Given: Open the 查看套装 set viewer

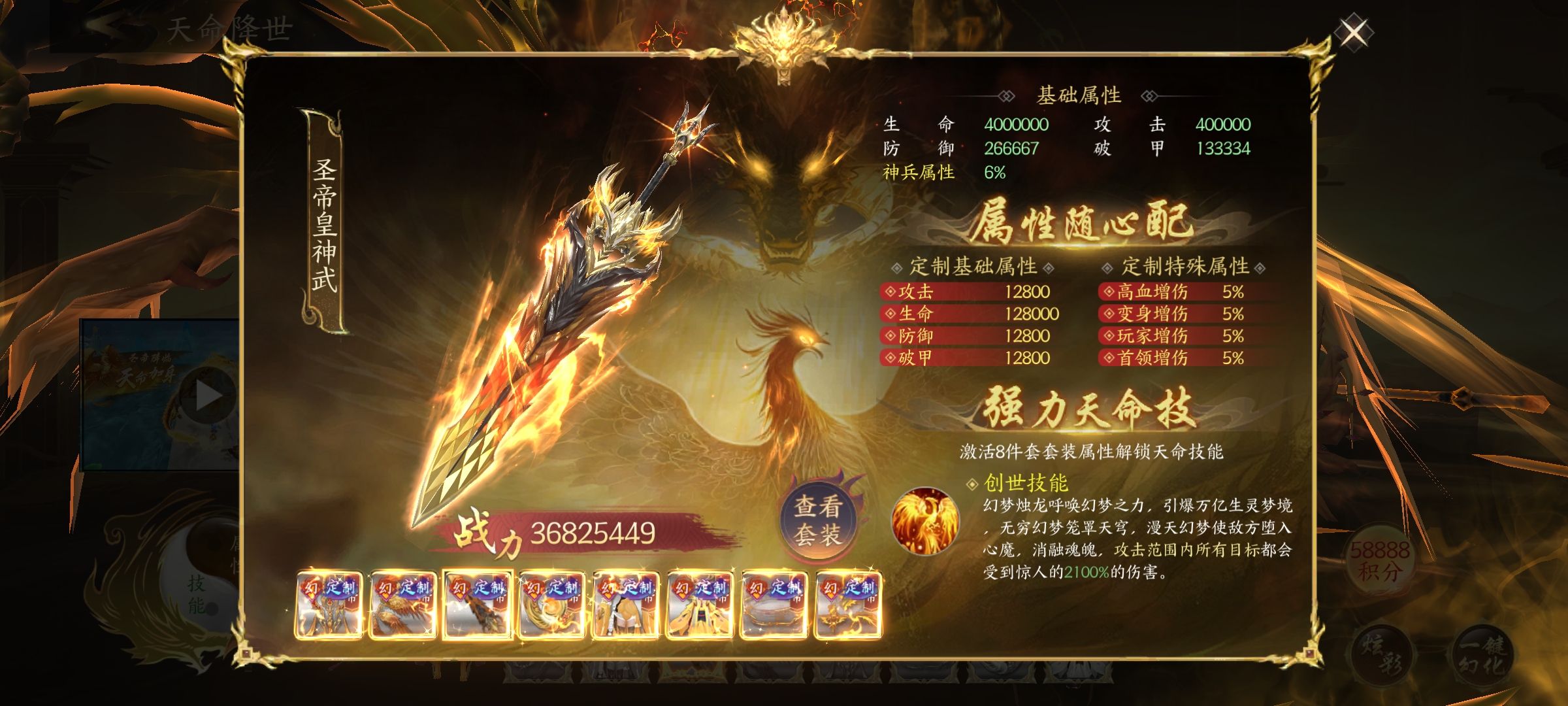Looking at the screenshot, I should (818, 520).
